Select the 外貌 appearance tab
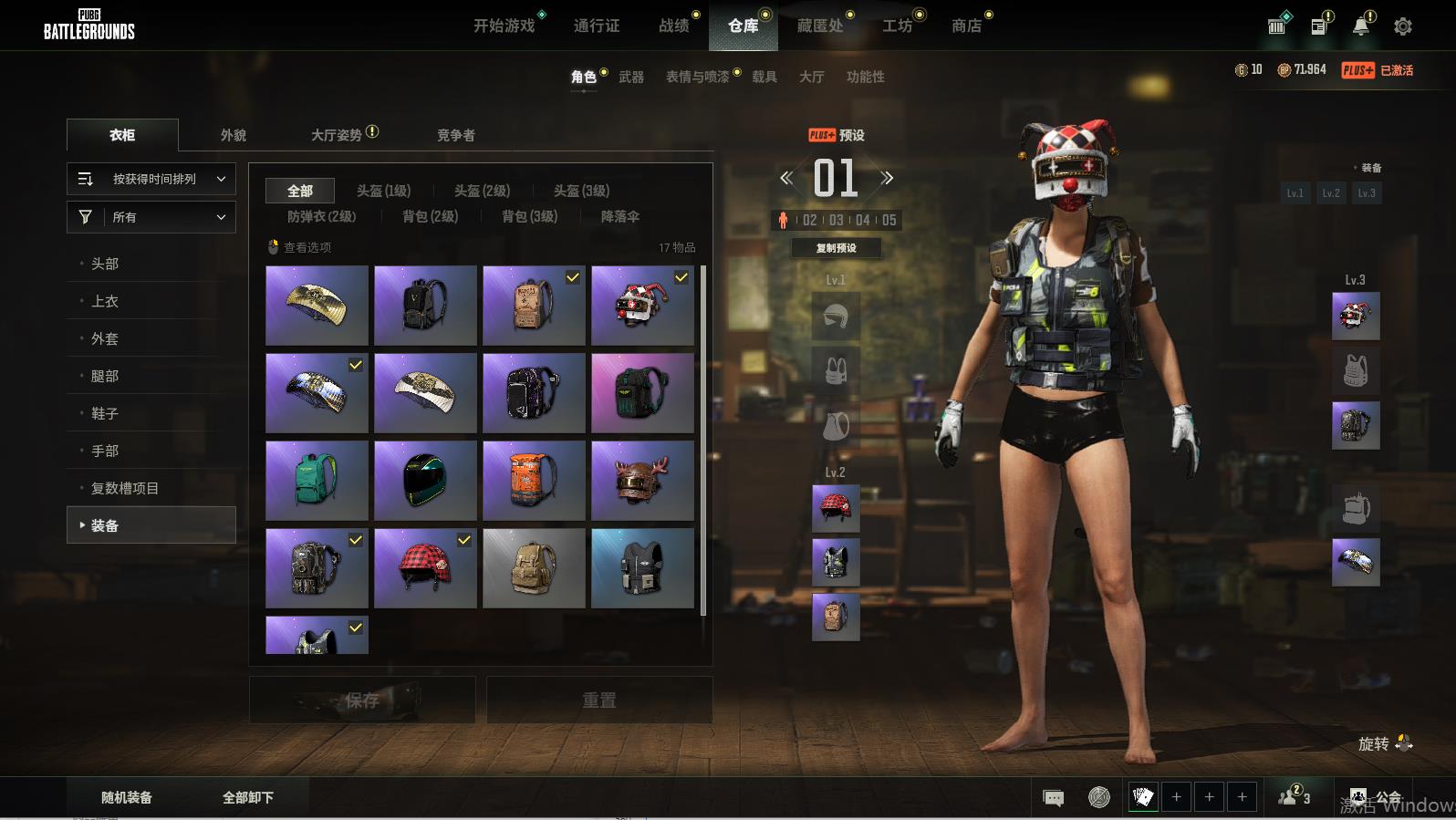Image resolution: width=1456 pixels, height=820 pixels. coord(234,135)
